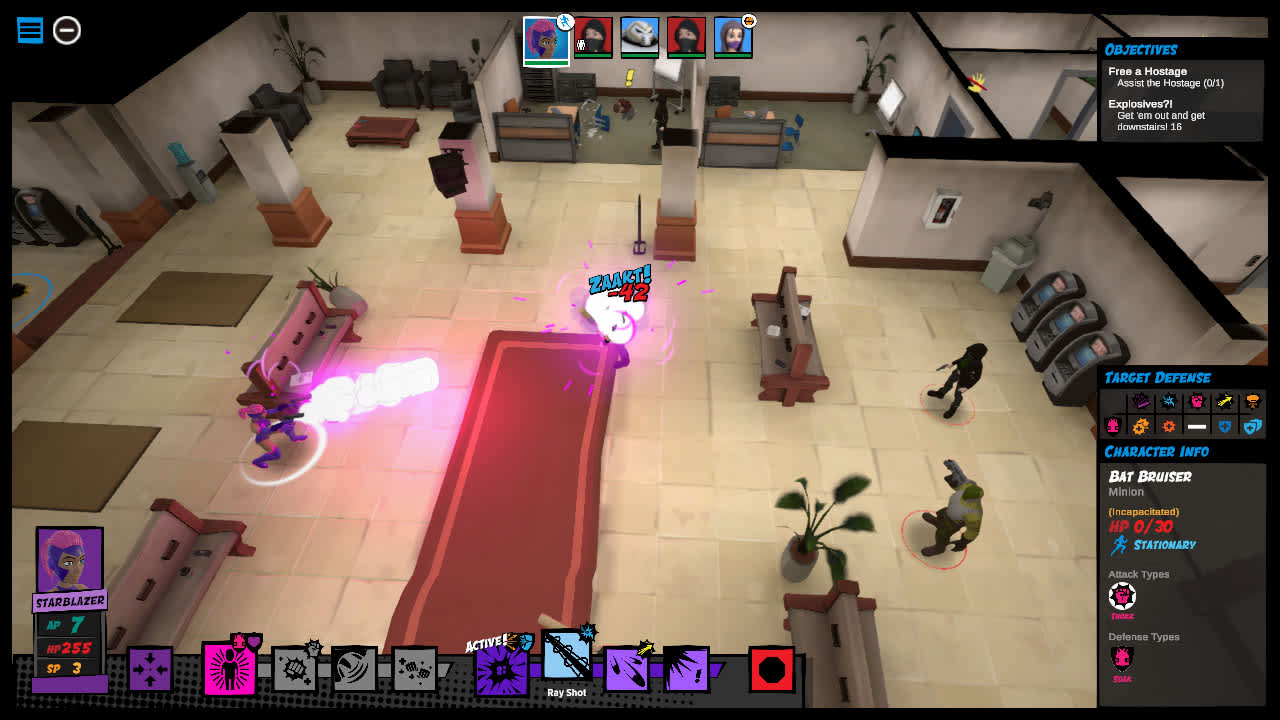Click the SOAK defense type icon
This screenshot has height=720, width=1280.
point(1122,658)
